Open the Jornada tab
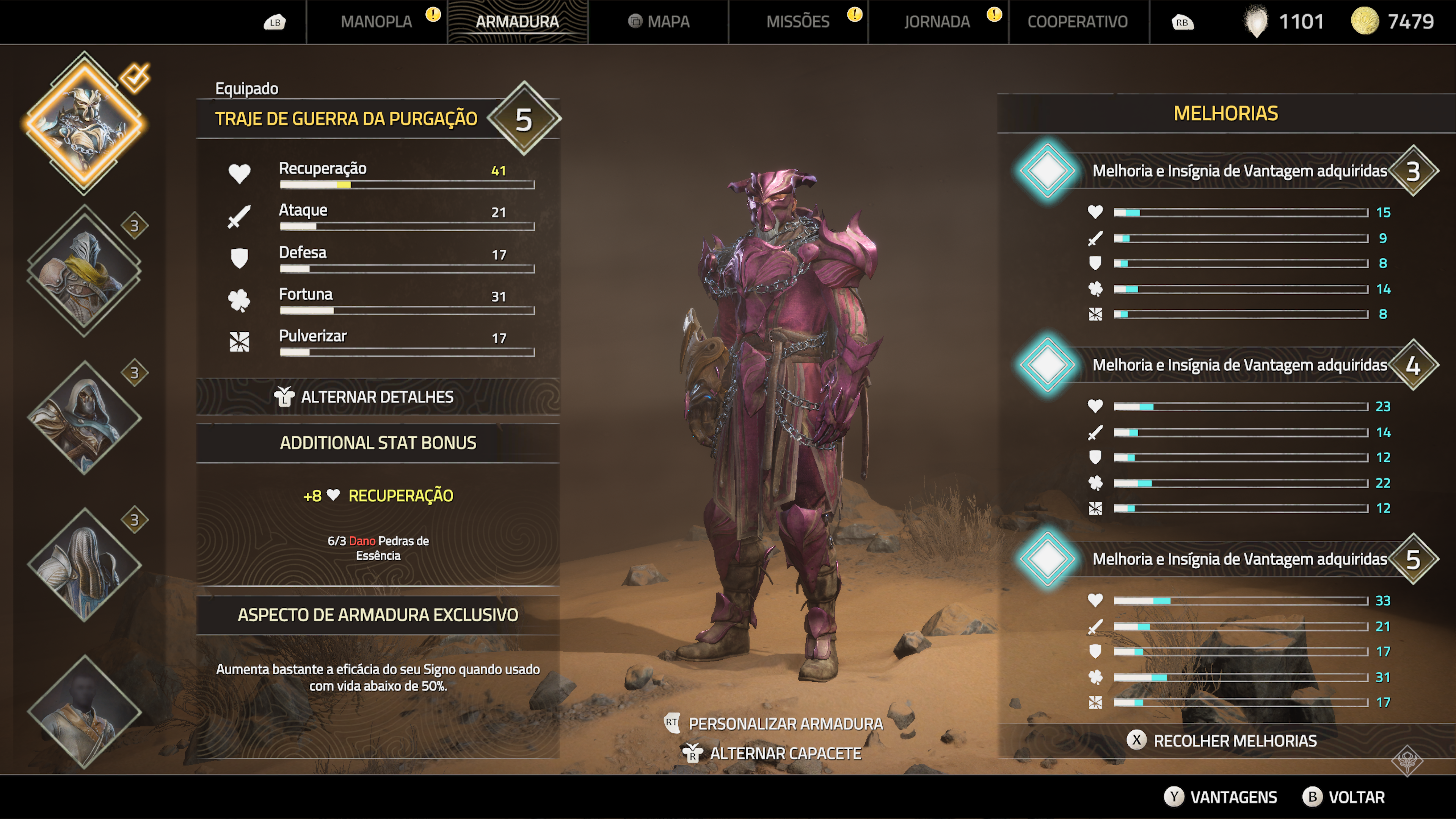 pyautogui.click(x=937, y=22)
